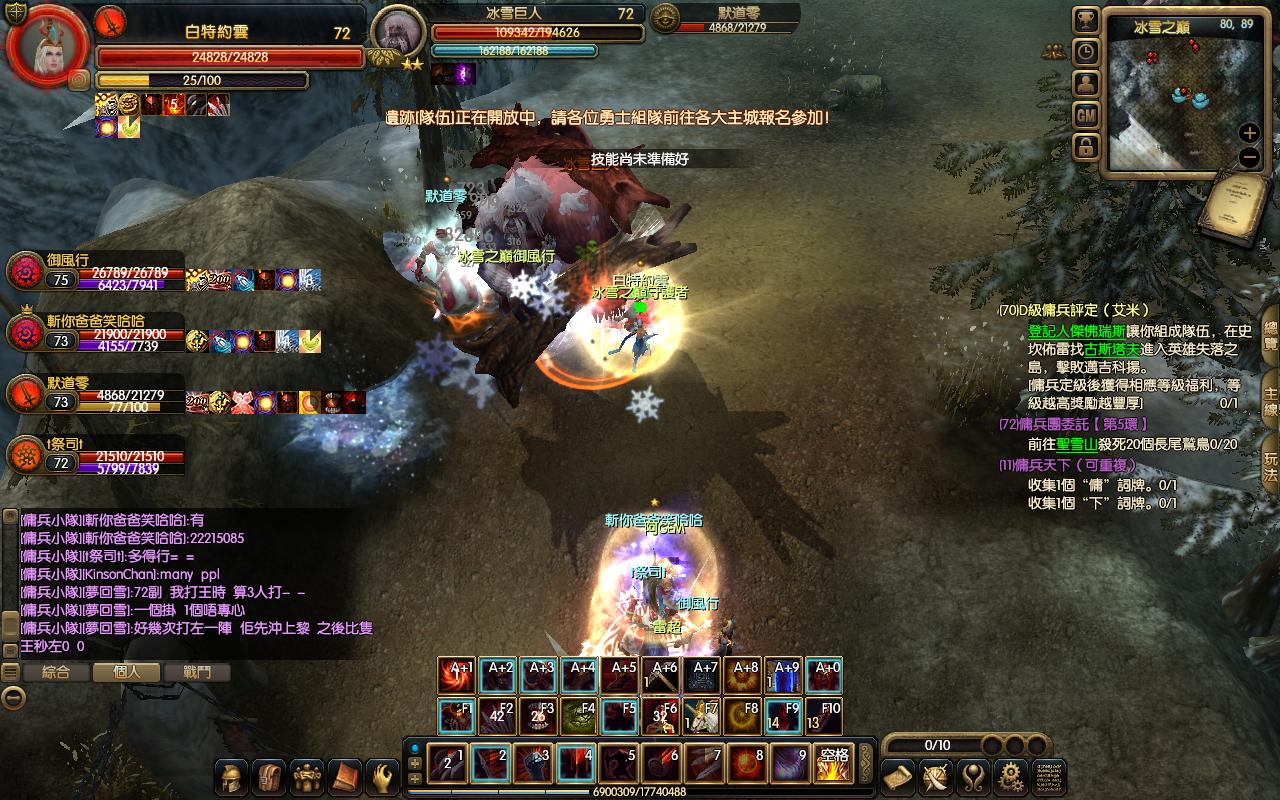Collapse the chat with the round minus button
Image resolution: width=1280 pixels, height=800 pixels.
pyautogui.click(x=12, y=698)
